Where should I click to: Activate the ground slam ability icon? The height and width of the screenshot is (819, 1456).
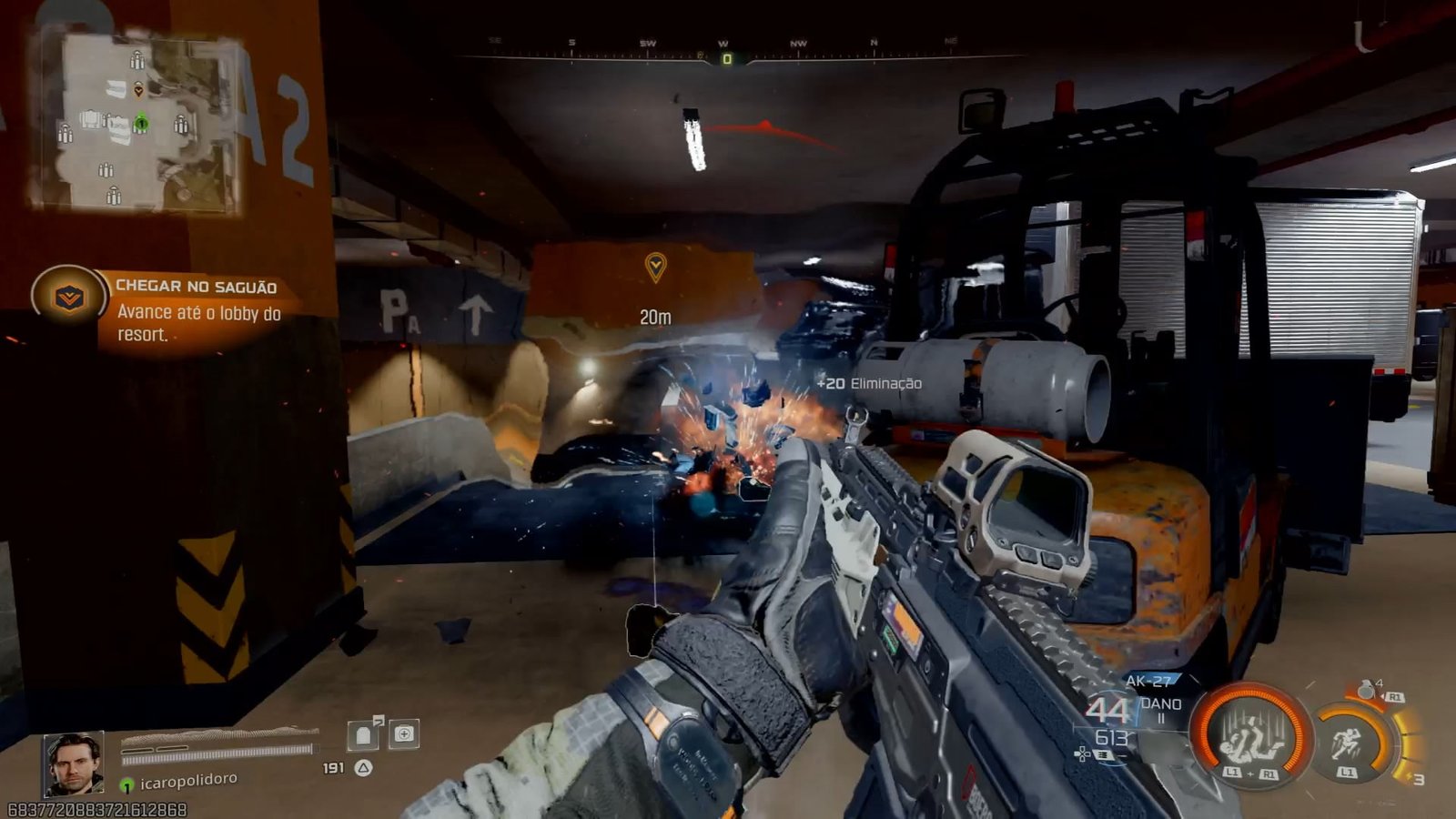(1251, 733)
